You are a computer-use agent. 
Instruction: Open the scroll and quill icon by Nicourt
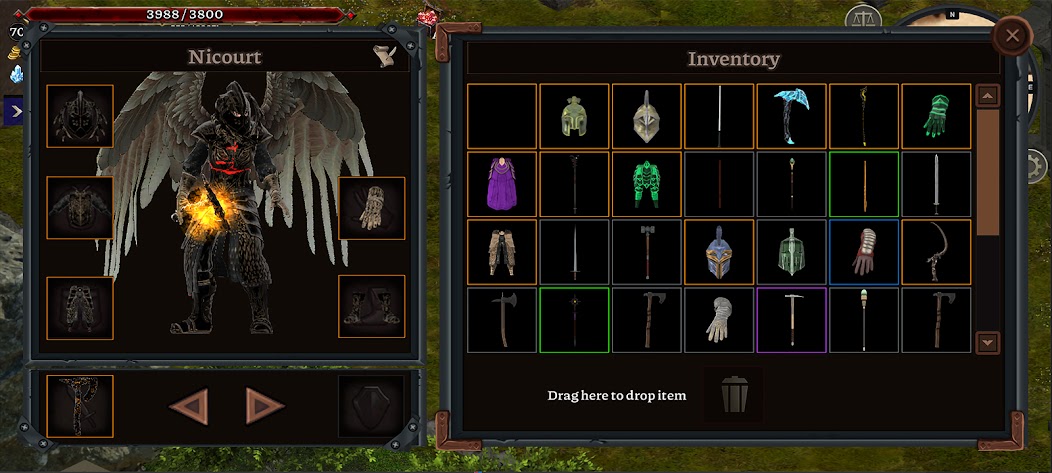pyautogui.click(x=383, y=56)
